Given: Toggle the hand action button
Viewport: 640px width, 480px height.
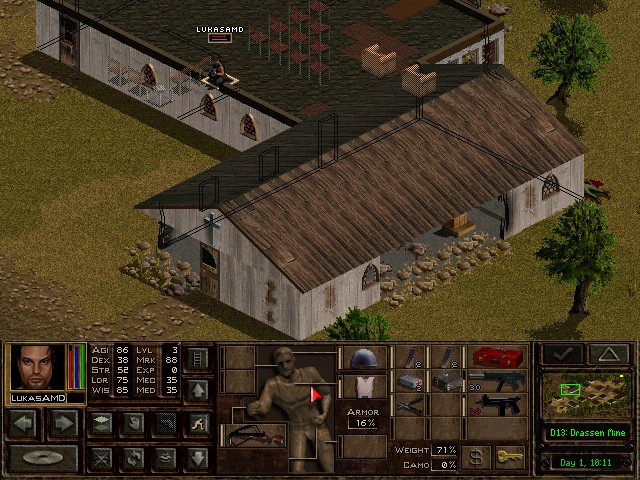Looking at the screenshot, I should click(132, 423).
